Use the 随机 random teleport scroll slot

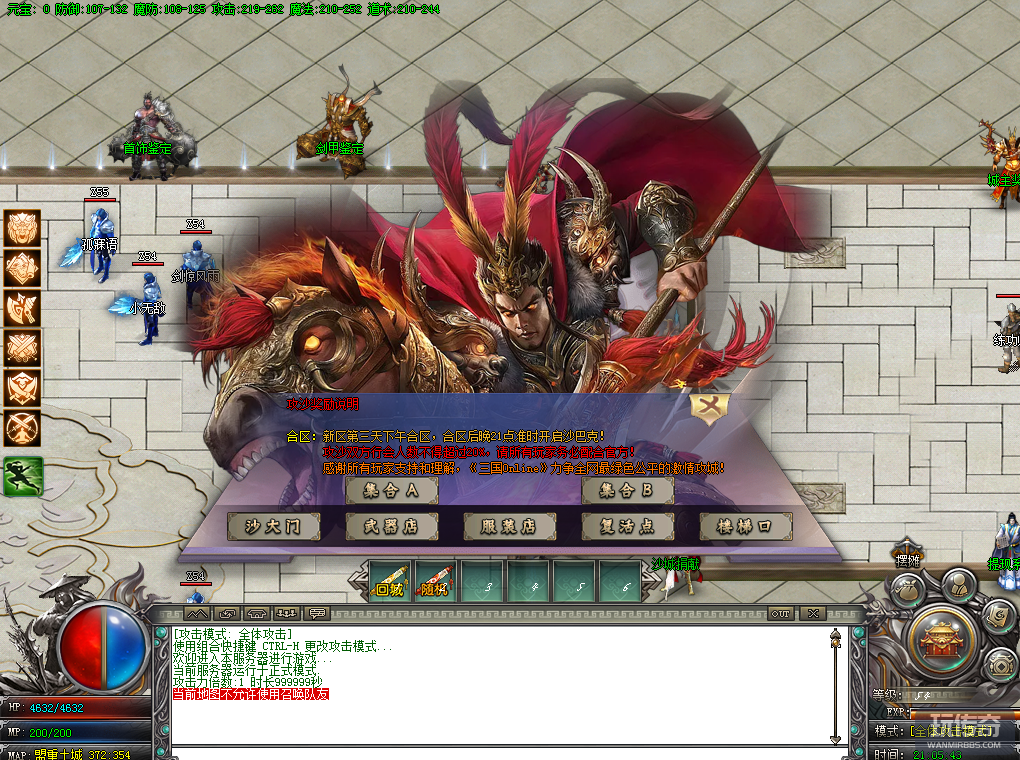pyautogui.click(x=435, y=581)
